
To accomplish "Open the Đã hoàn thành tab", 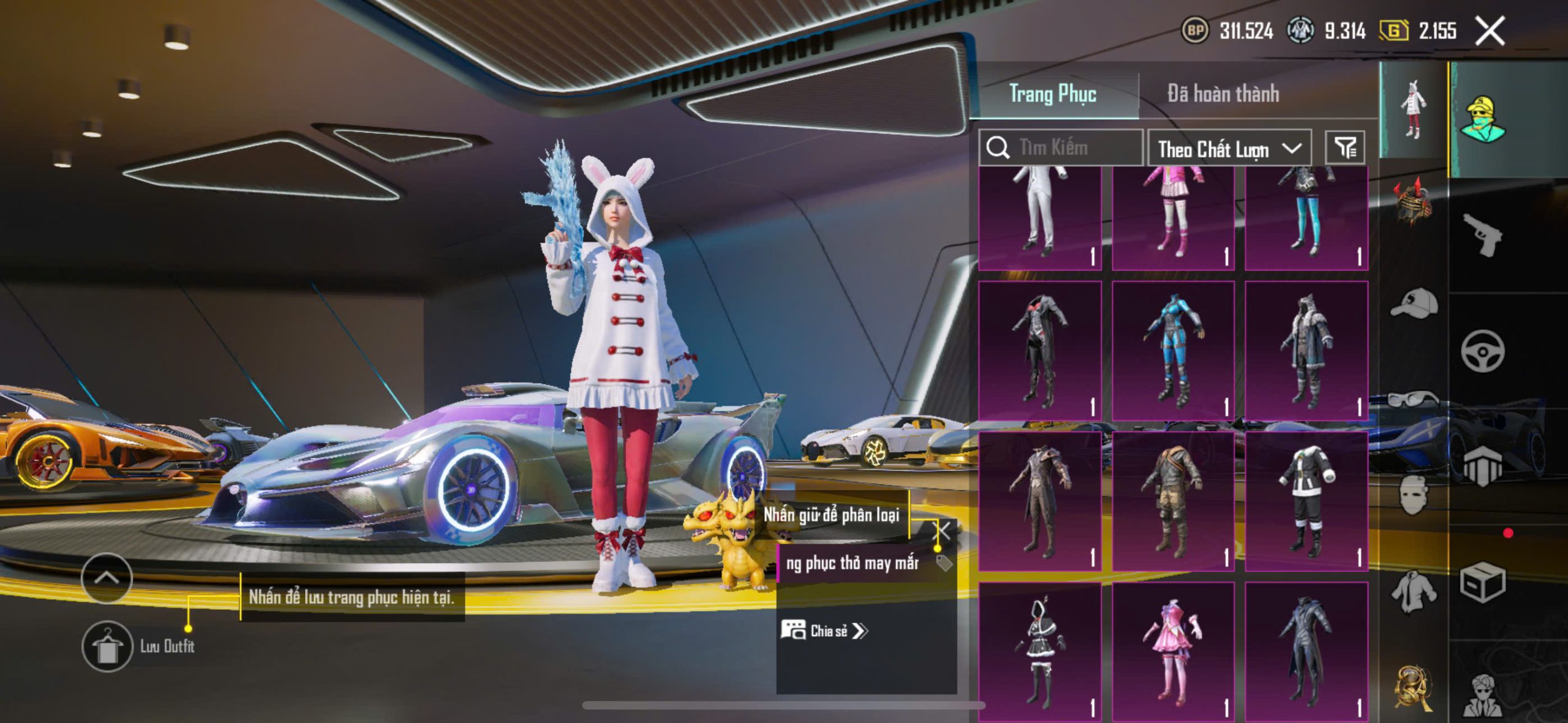I will pos(1223,94).
